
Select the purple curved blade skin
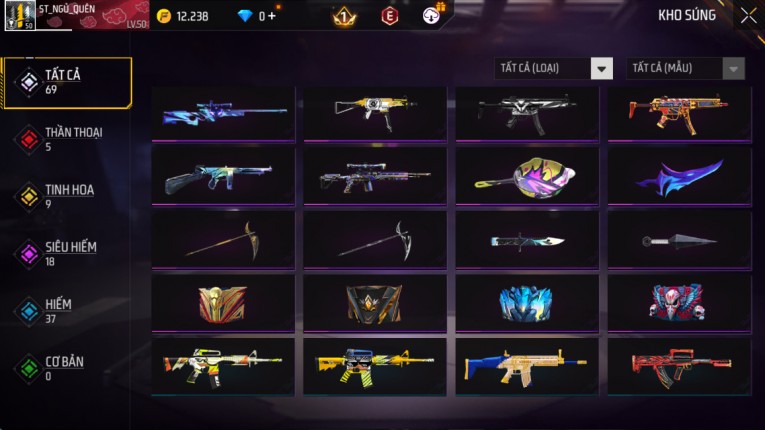(679, 175)
